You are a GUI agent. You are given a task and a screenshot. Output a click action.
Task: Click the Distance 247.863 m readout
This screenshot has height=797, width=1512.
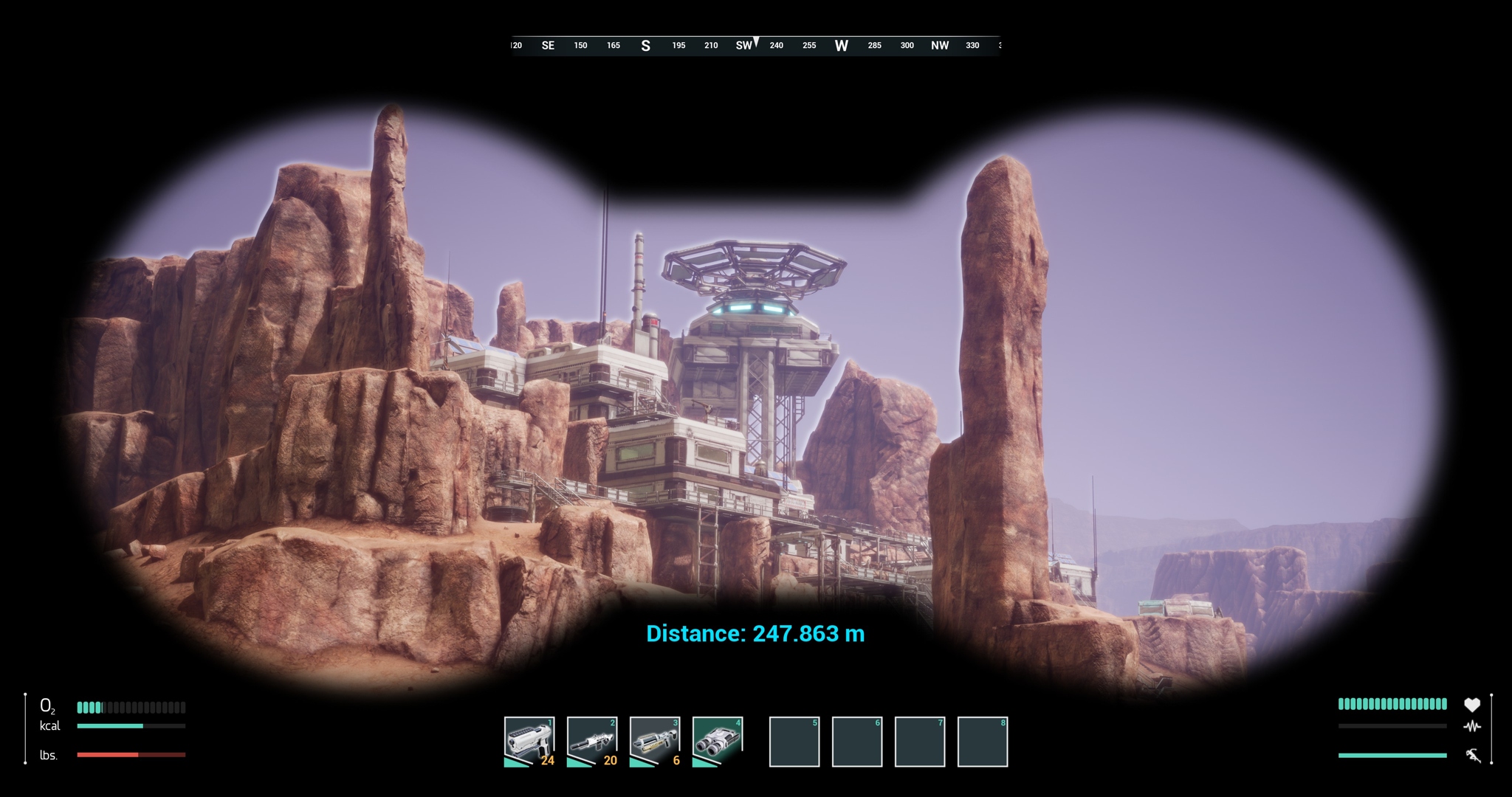pyautogui.click(x=755, y=633)
